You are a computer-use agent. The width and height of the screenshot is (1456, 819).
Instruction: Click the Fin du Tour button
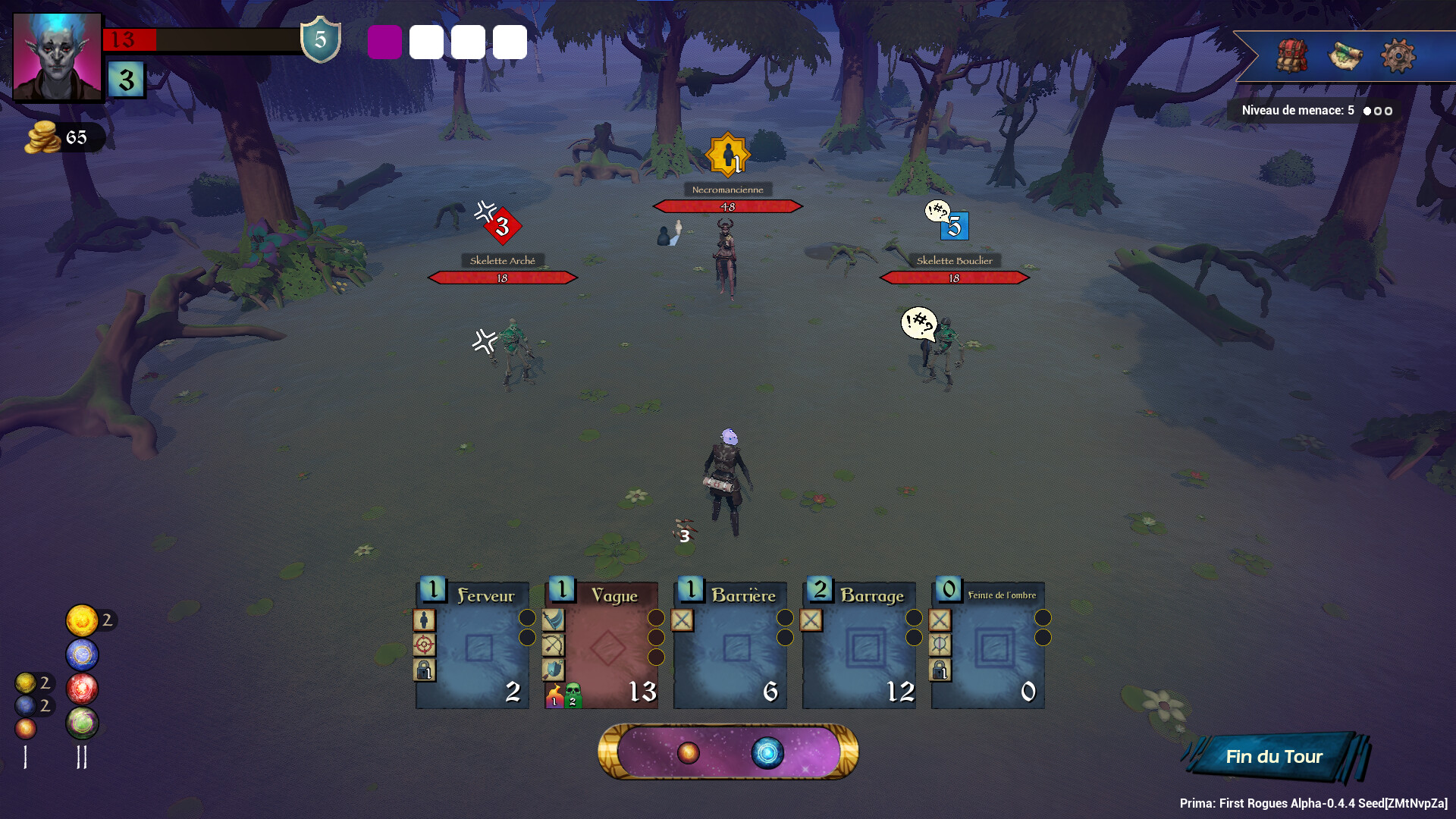pyautogui.click(x=1273, y=756)
